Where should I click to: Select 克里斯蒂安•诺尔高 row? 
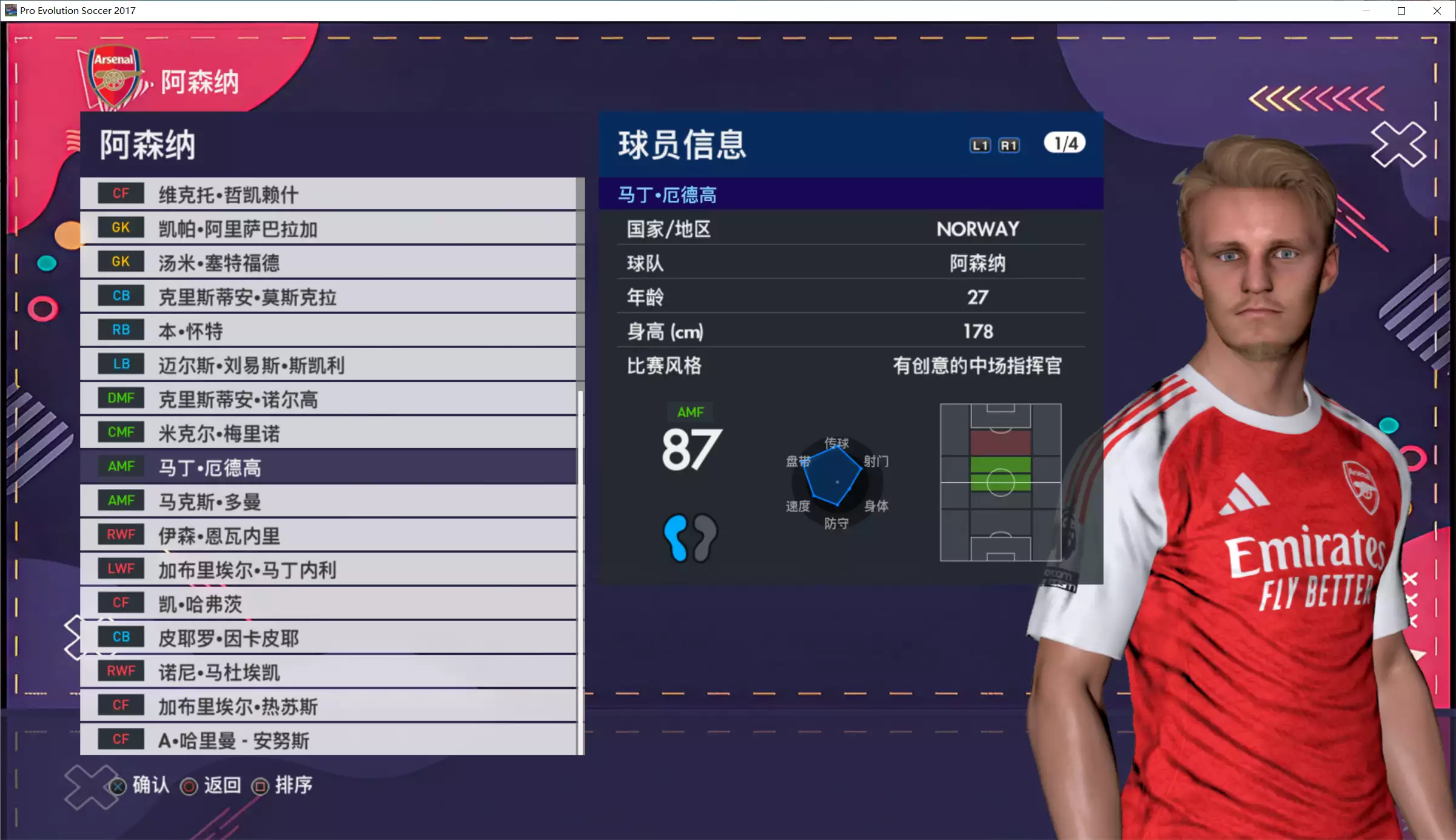[327, 398]
